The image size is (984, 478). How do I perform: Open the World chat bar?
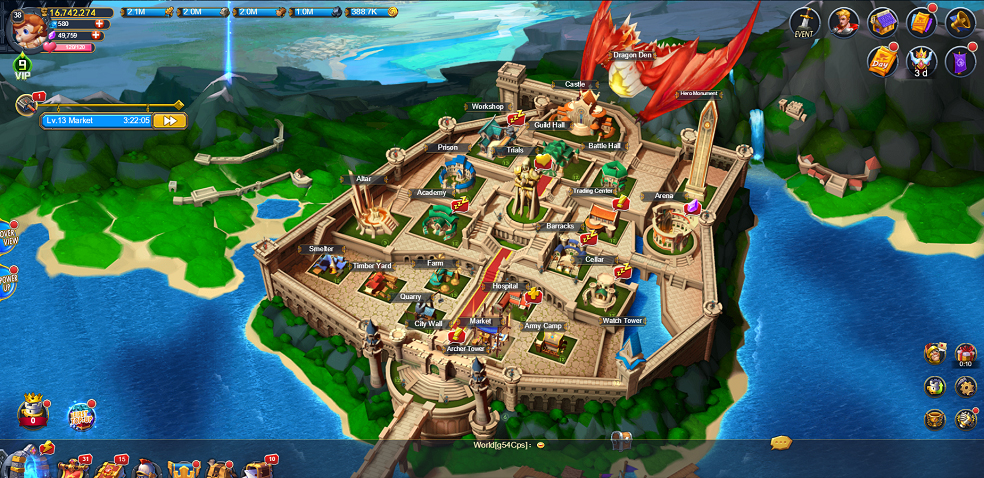coord(500,443)
